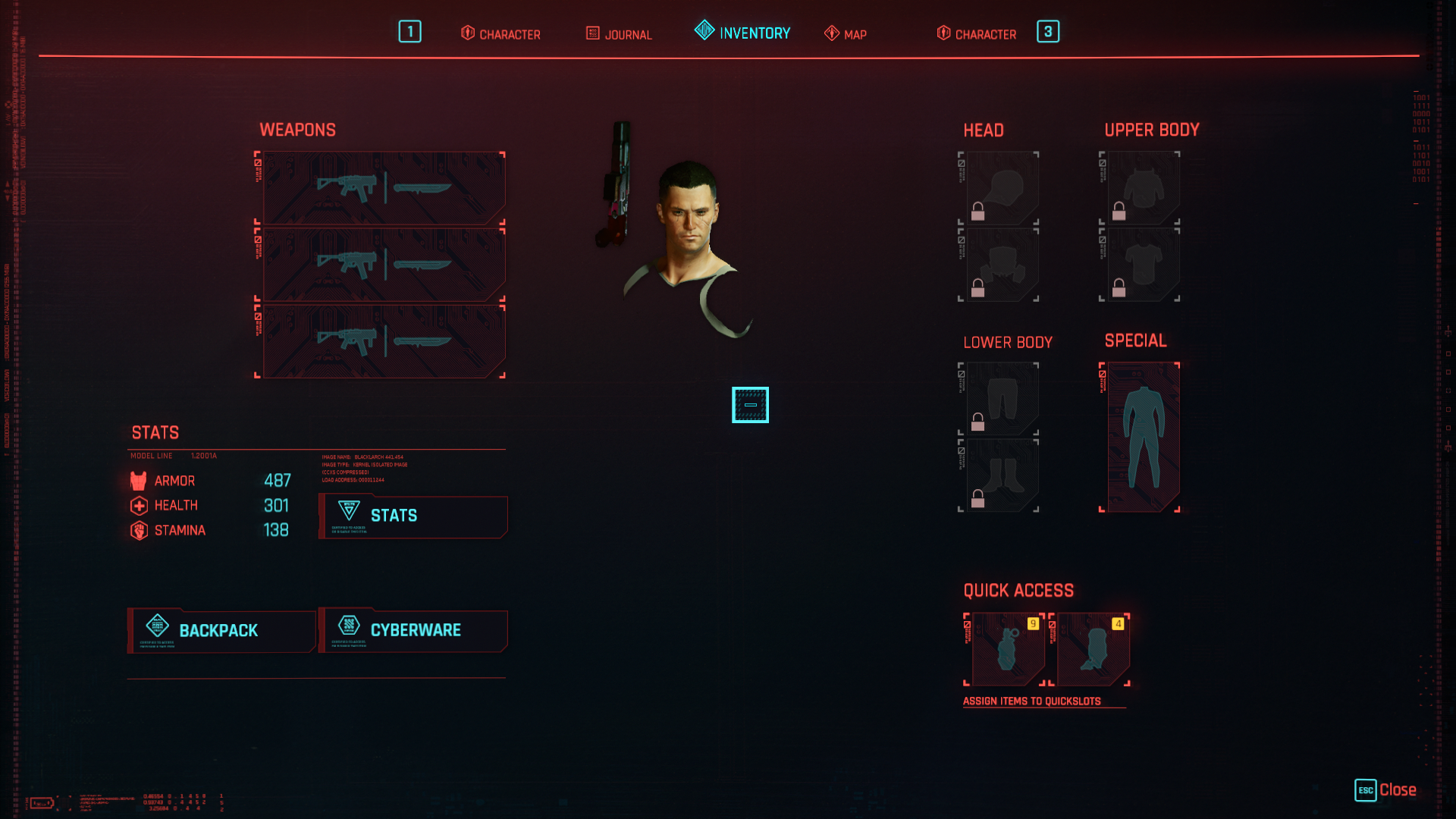The image size is (1456, 819).
Task: Open the Cyberware screen
Action: [413, 630]
